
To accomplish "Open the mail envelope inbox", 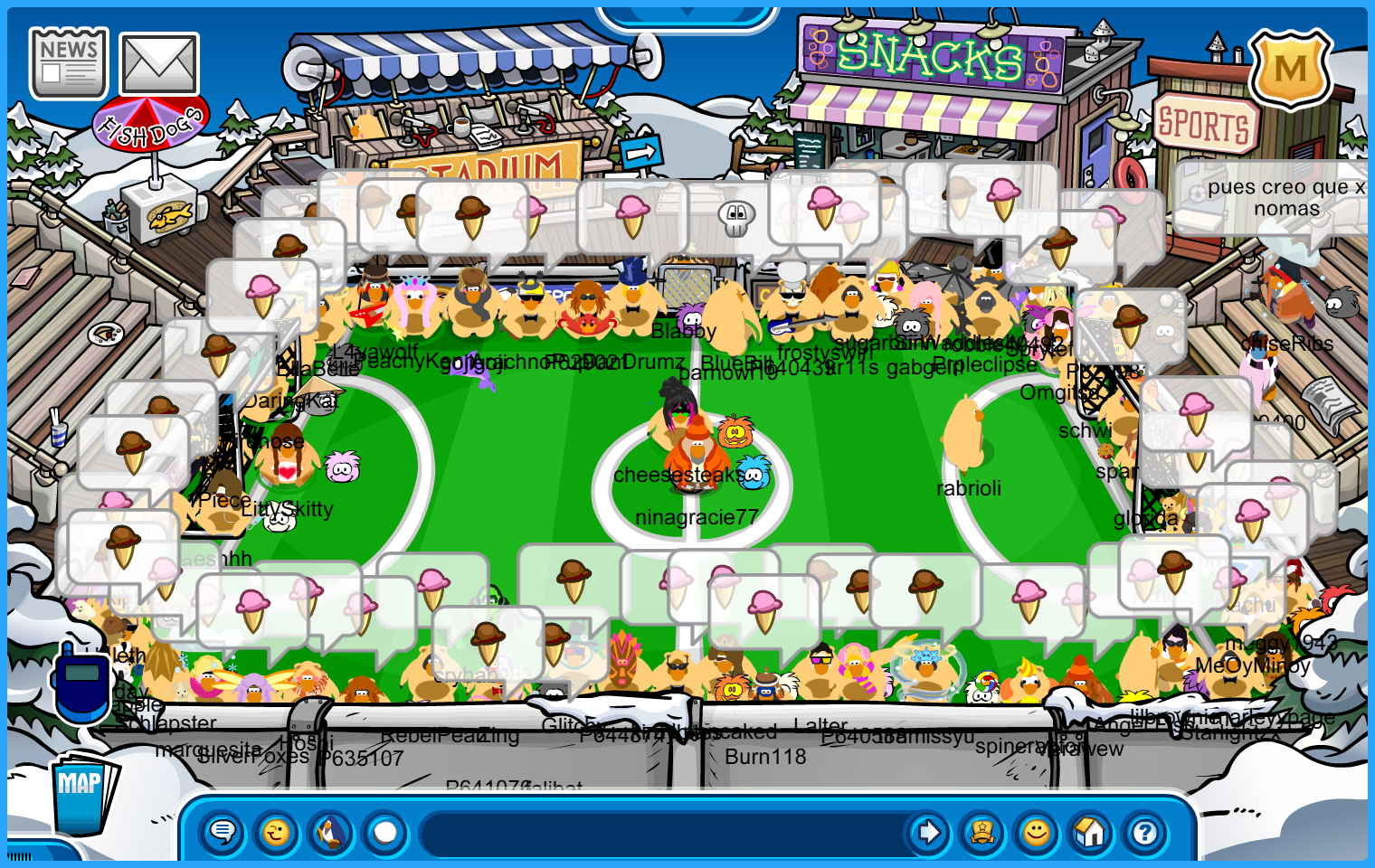I will coord(159,63).
